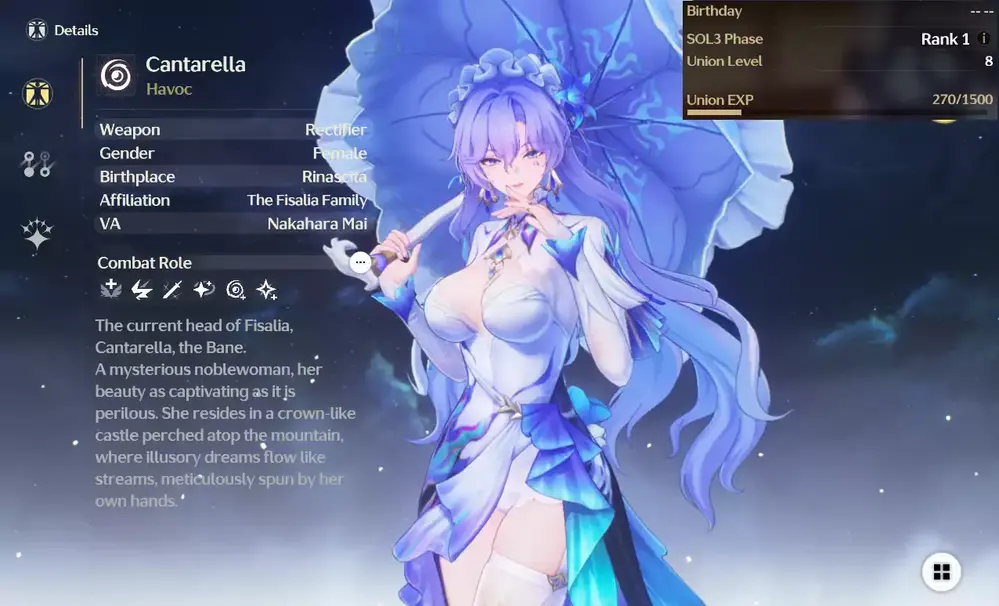Switch to the connected-nodes skill tab
Screen dimensions: 999x606
(x=37, y=165)
